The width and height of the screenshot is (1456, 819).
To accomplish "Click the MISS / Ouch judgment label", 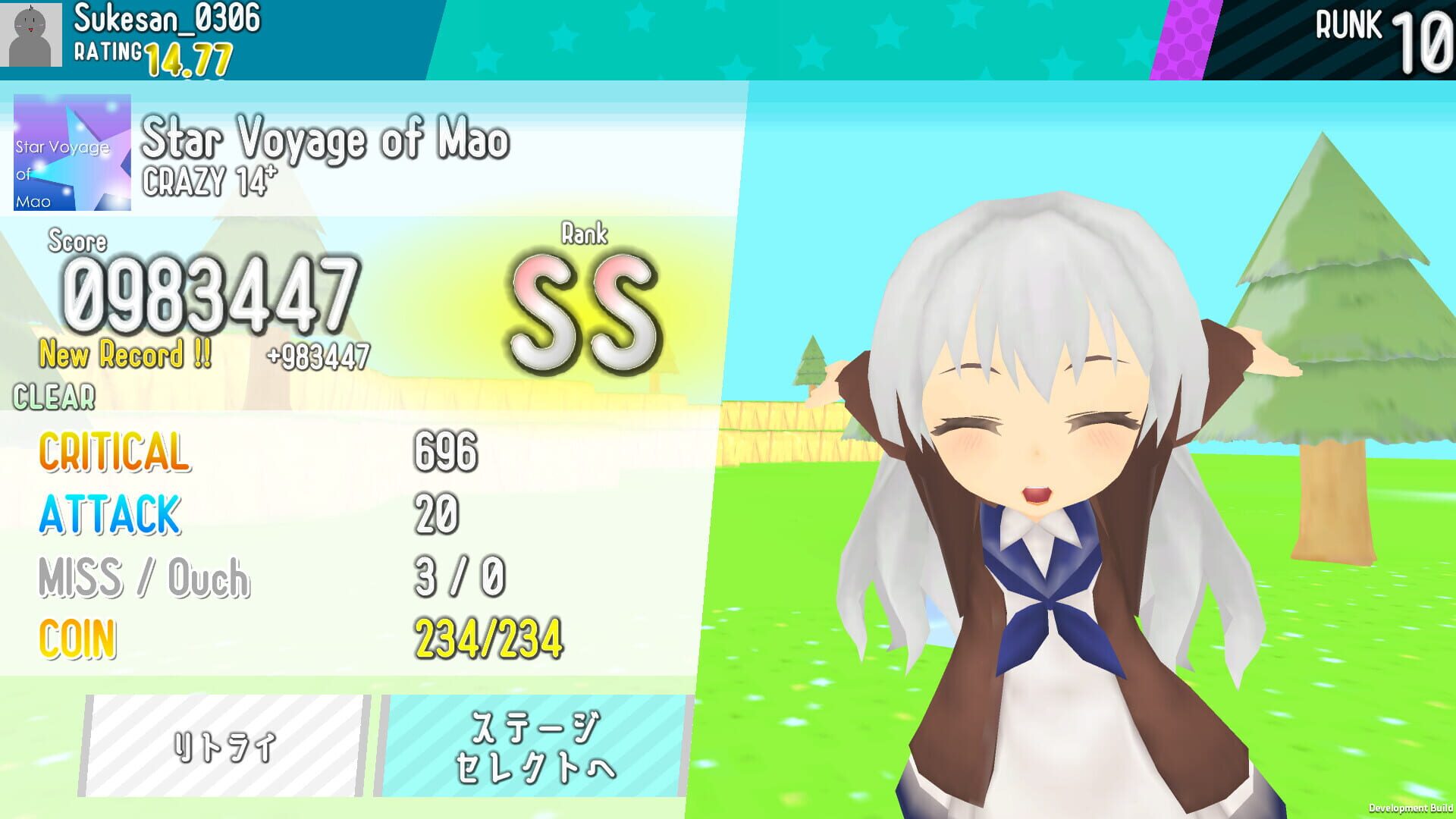I will [x=144, y=579].
